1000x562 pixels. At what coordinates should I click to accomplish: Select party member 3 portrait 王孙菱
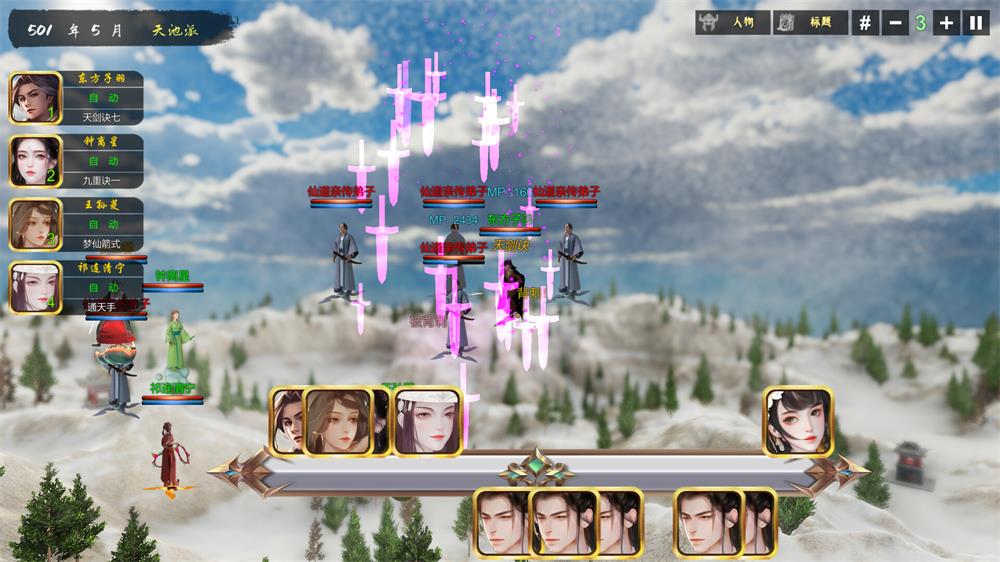tap(35, 224)
